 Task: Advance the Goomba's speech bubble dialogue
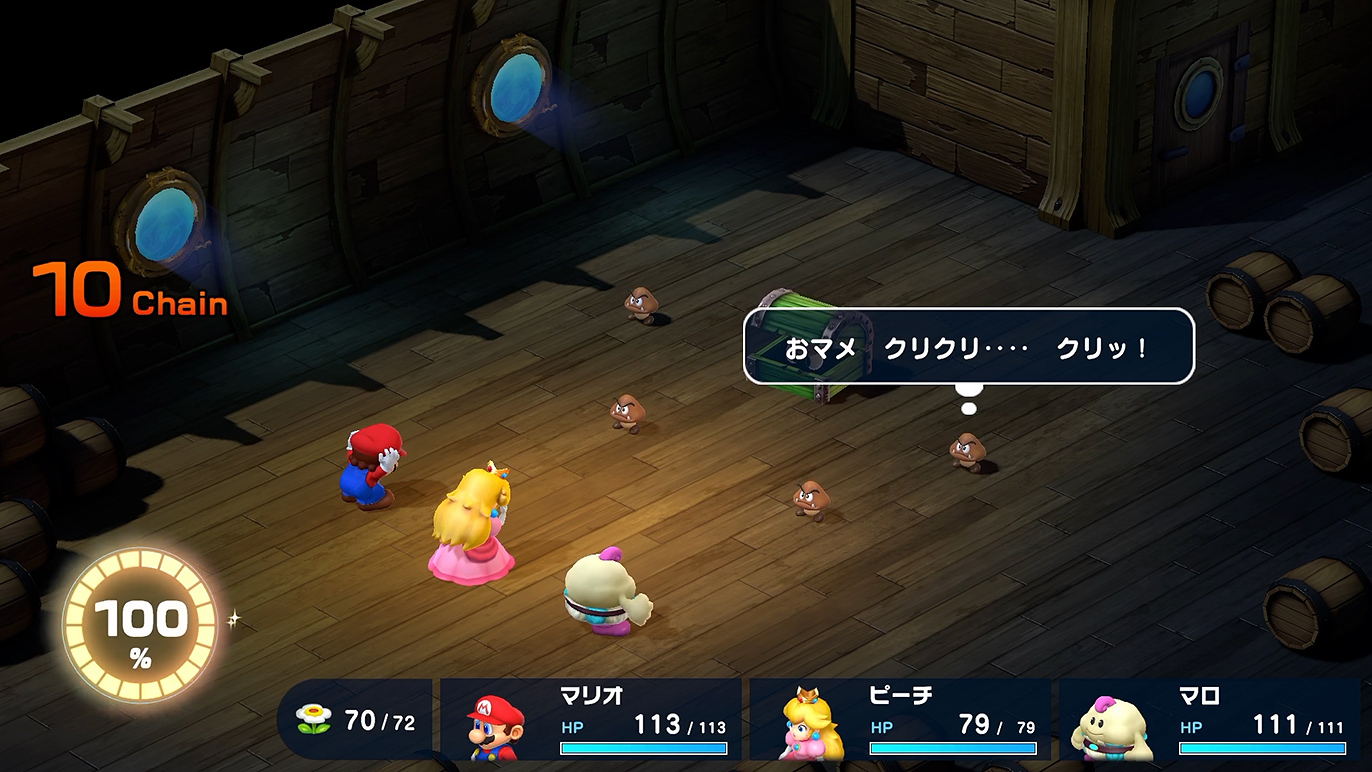968,347
